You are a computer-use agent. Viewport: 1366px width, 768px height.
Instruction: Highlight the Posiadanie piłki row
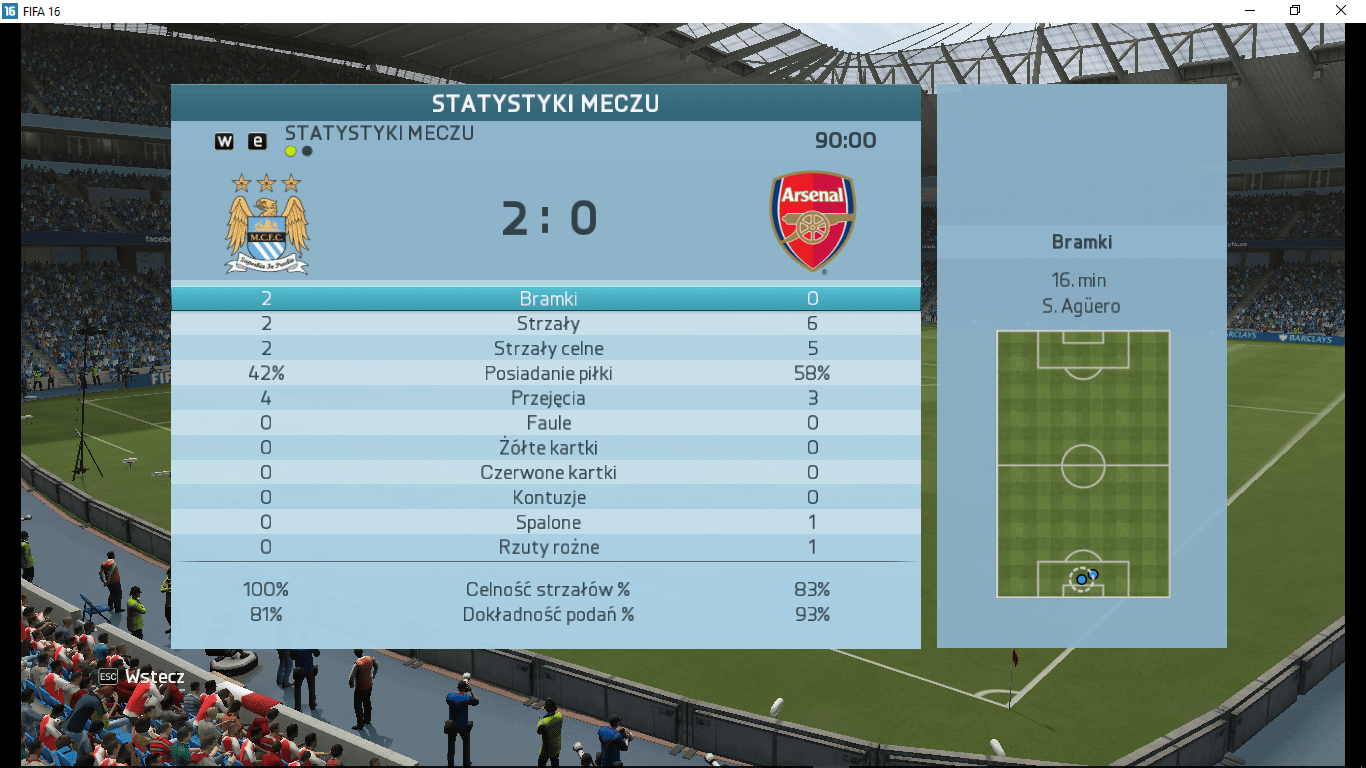tap(547, 374)
